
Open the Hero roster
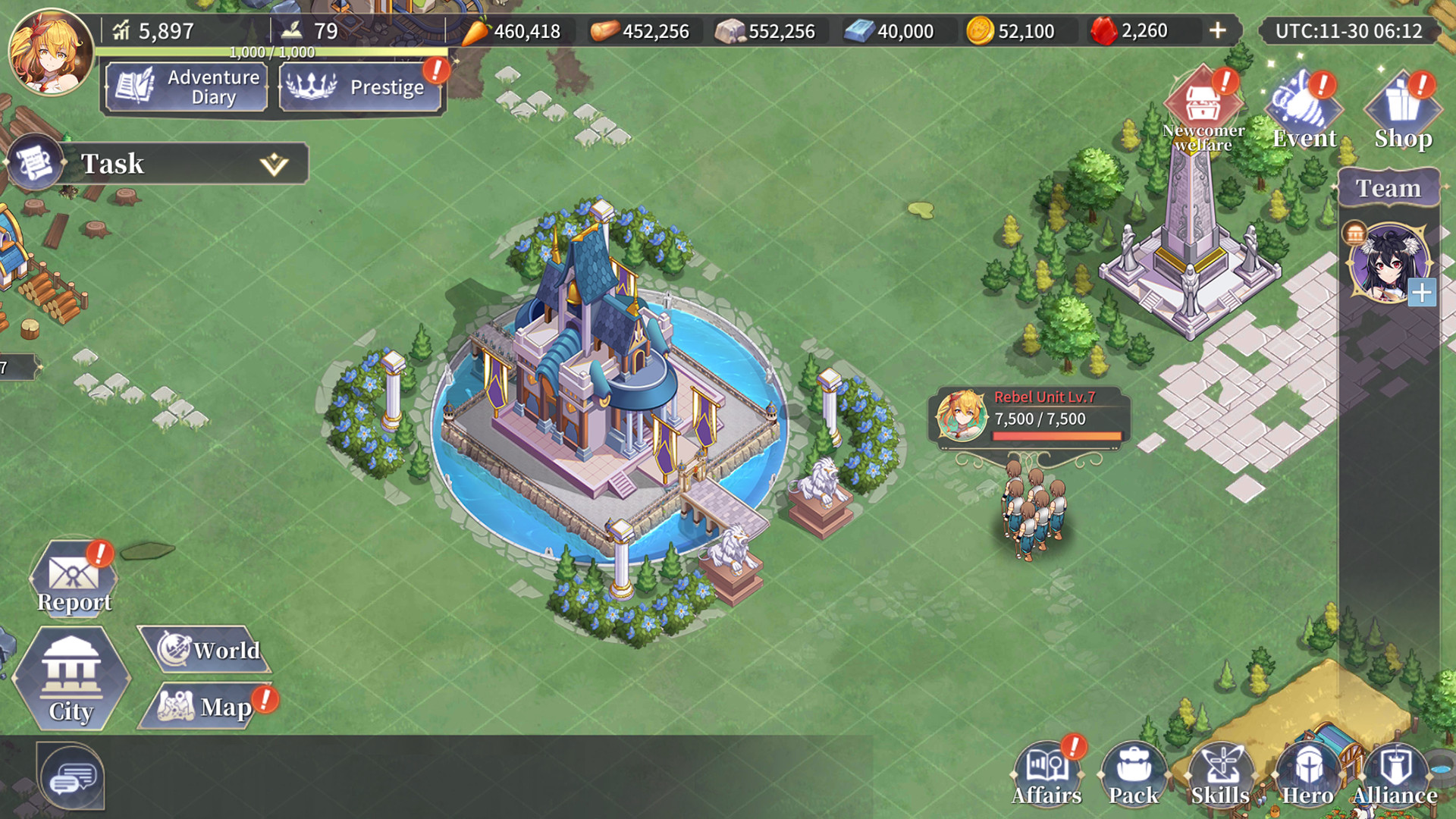(x=1307, y=775)
